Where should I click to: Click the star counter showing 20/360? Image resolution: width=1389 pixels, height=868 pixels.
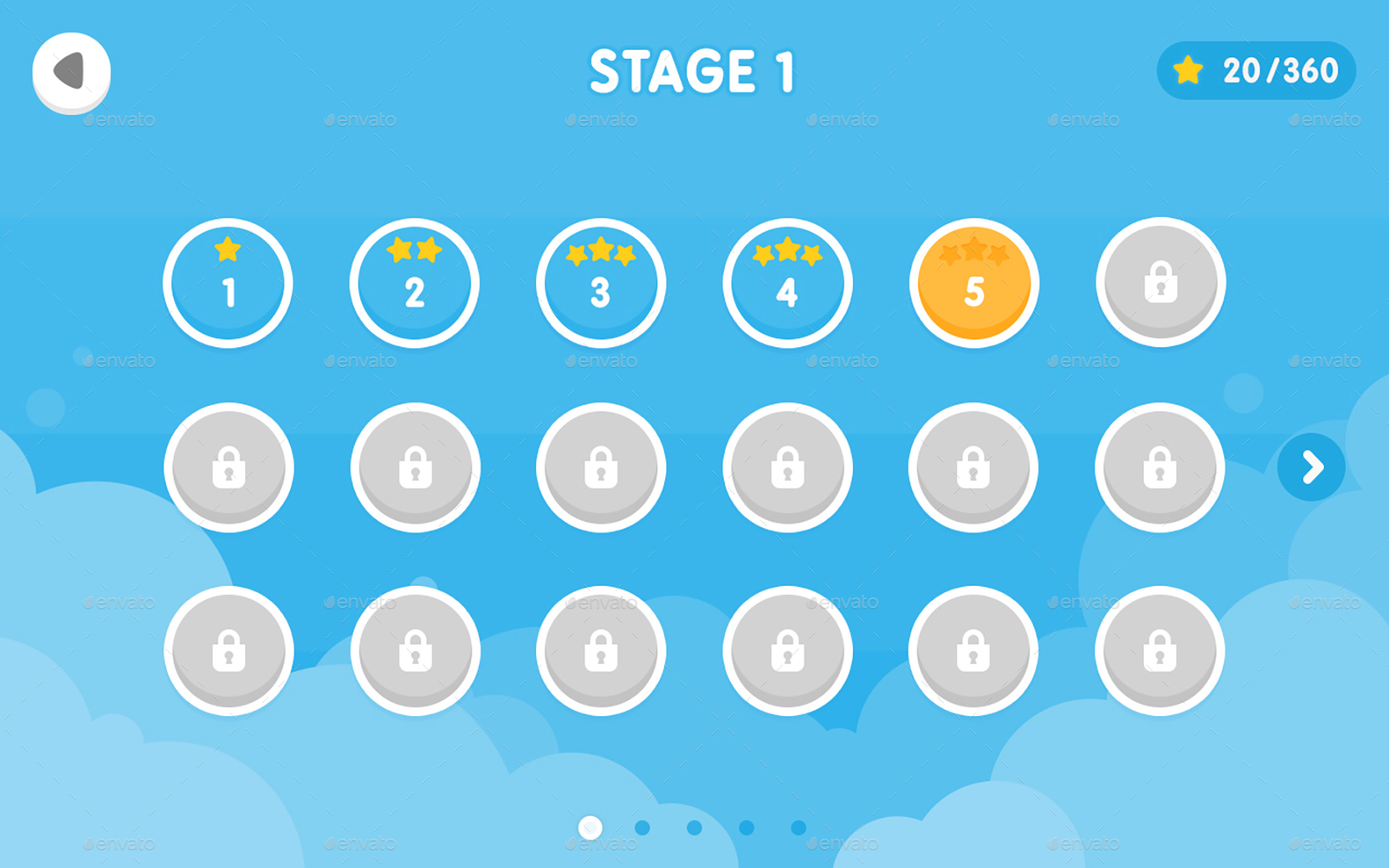tap(1256, 71)
